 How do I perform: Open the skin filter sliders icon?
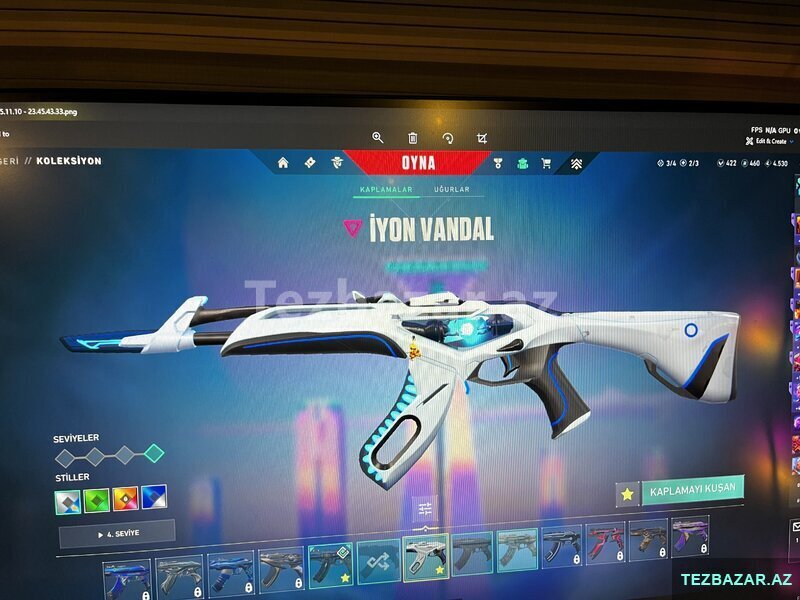425,509
